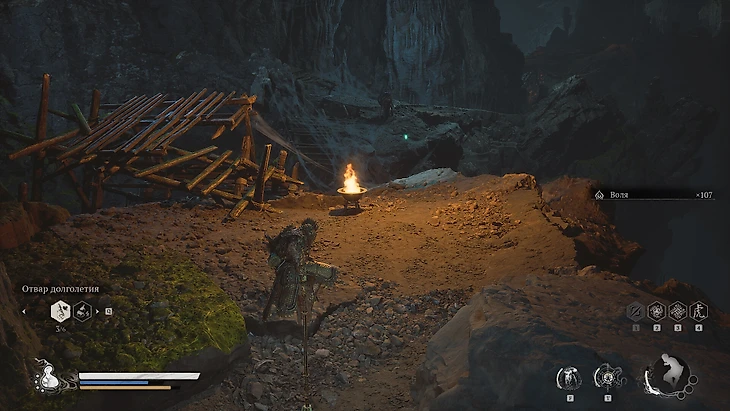Choose the second hexagonal quick-item slot
The height and width of the screenshot is (411, 730).
83,311
